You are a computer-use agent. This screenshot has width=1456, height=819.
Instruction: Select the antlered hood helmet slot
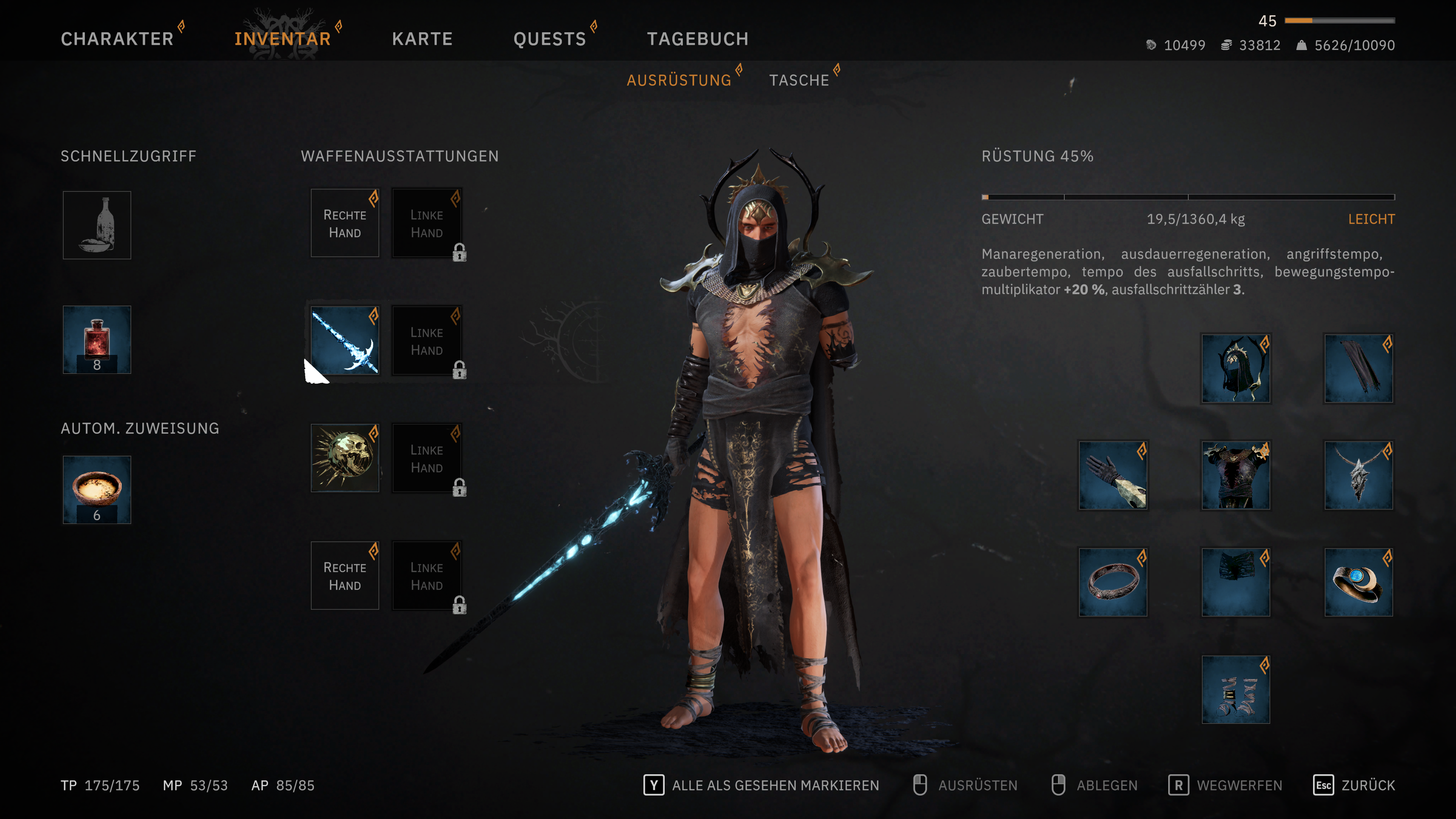pyautogui.click(x=1236, y=369)
